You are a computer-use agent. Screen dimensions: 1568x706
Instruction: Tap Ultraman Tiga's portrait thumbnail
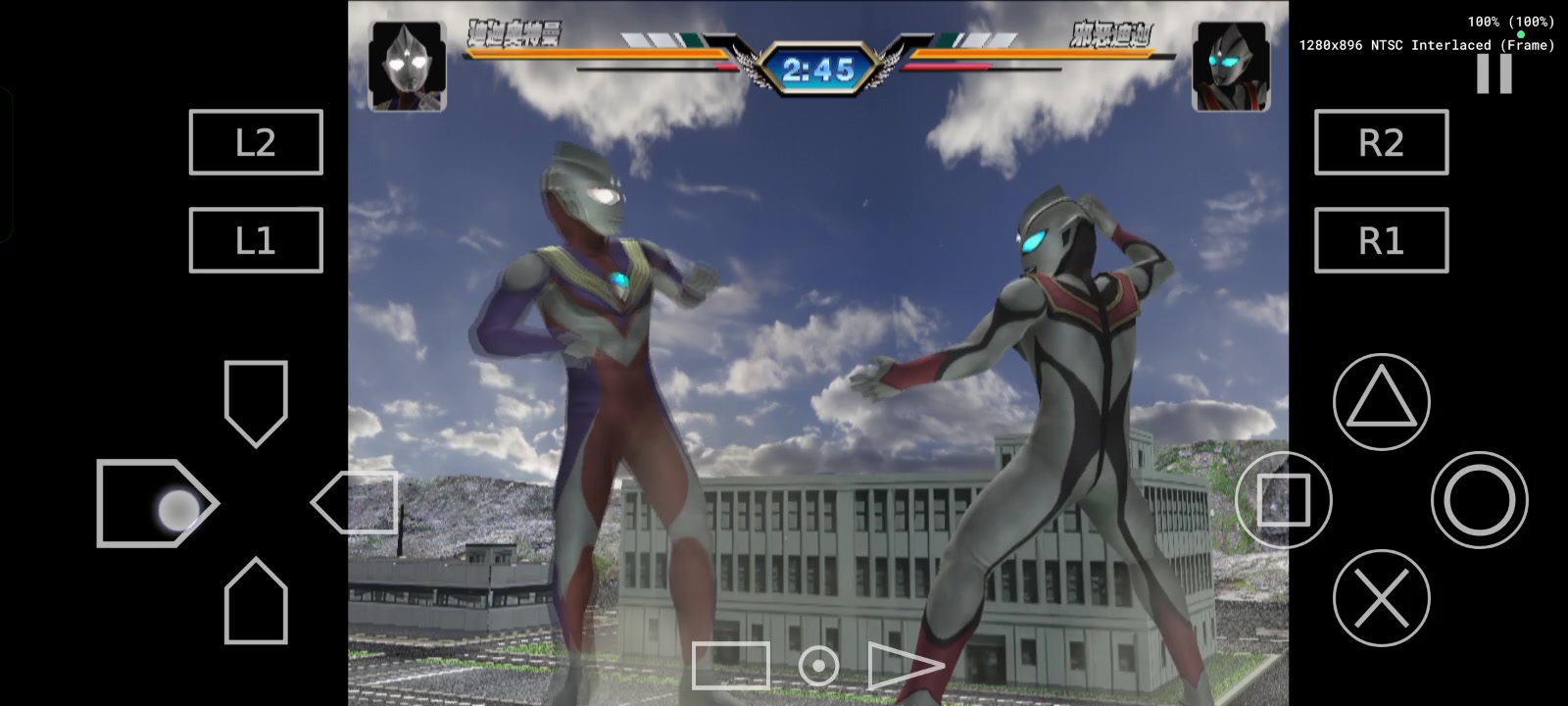click(407, 65)
